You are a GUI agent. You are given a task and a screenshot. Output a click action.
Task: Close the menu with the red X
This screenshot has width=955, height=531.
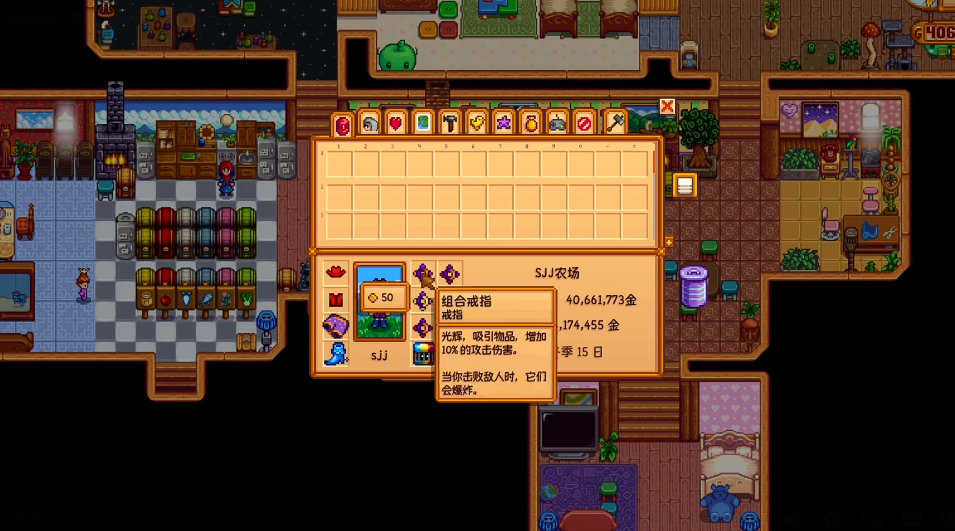tap(667, 106)
